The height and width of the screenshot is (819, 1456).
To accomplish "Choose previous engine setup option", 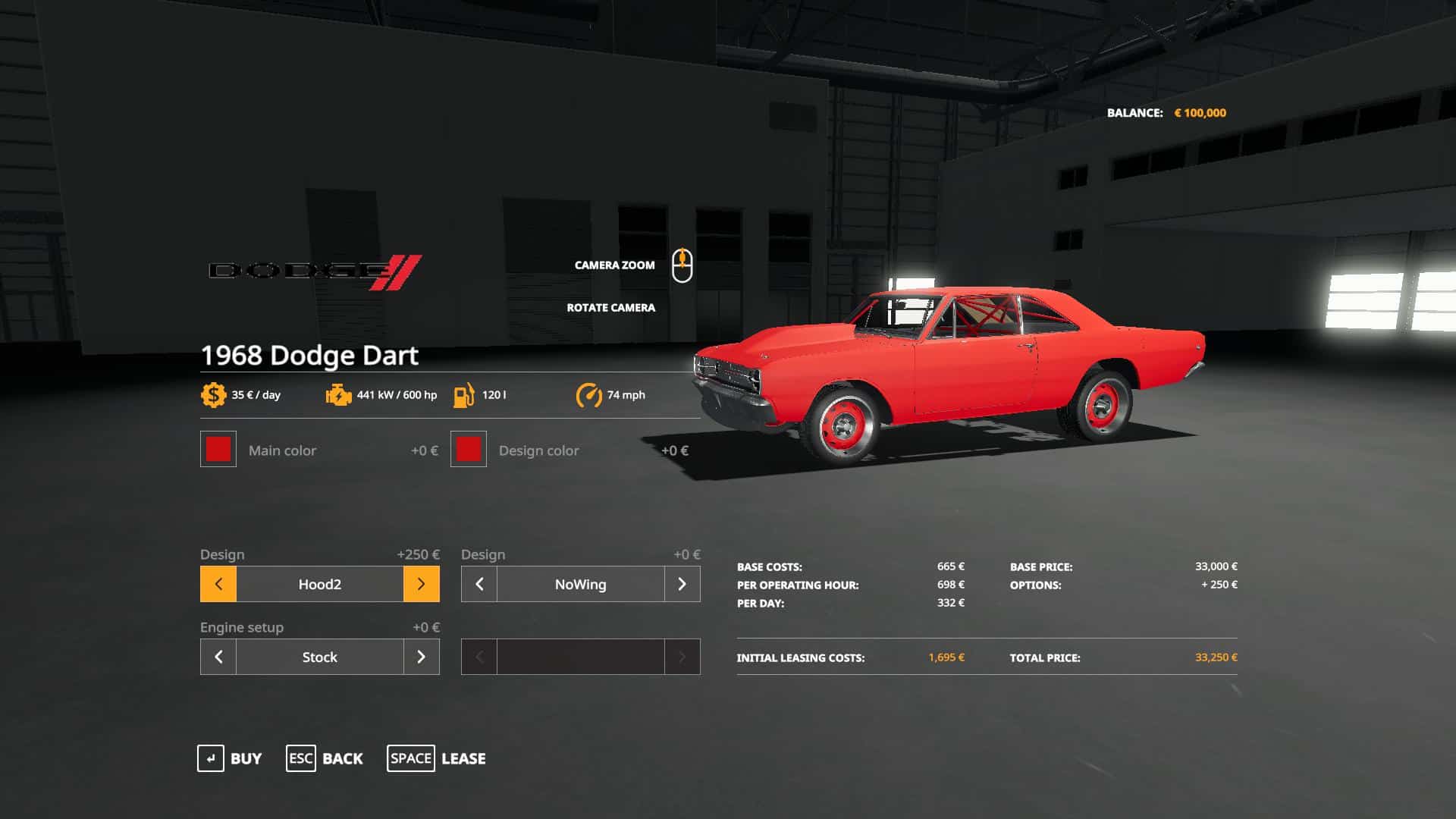I will [218, 657].
